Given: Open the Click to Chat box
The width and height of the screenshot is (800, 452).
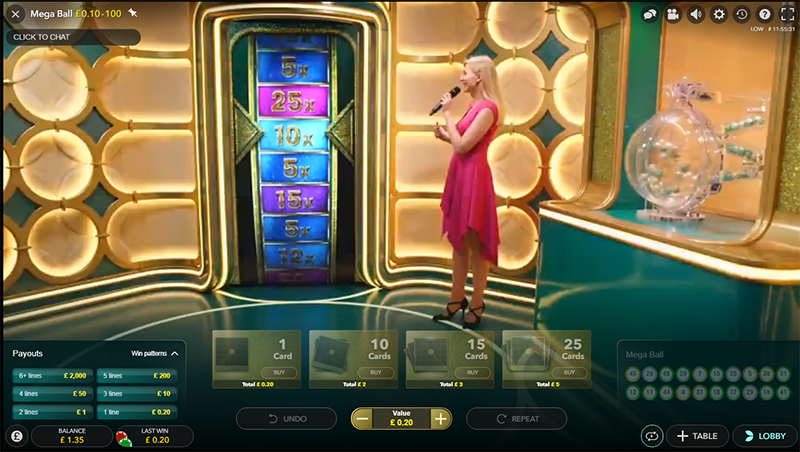Looking at the screenshot, I should click(x=70, y=37).
